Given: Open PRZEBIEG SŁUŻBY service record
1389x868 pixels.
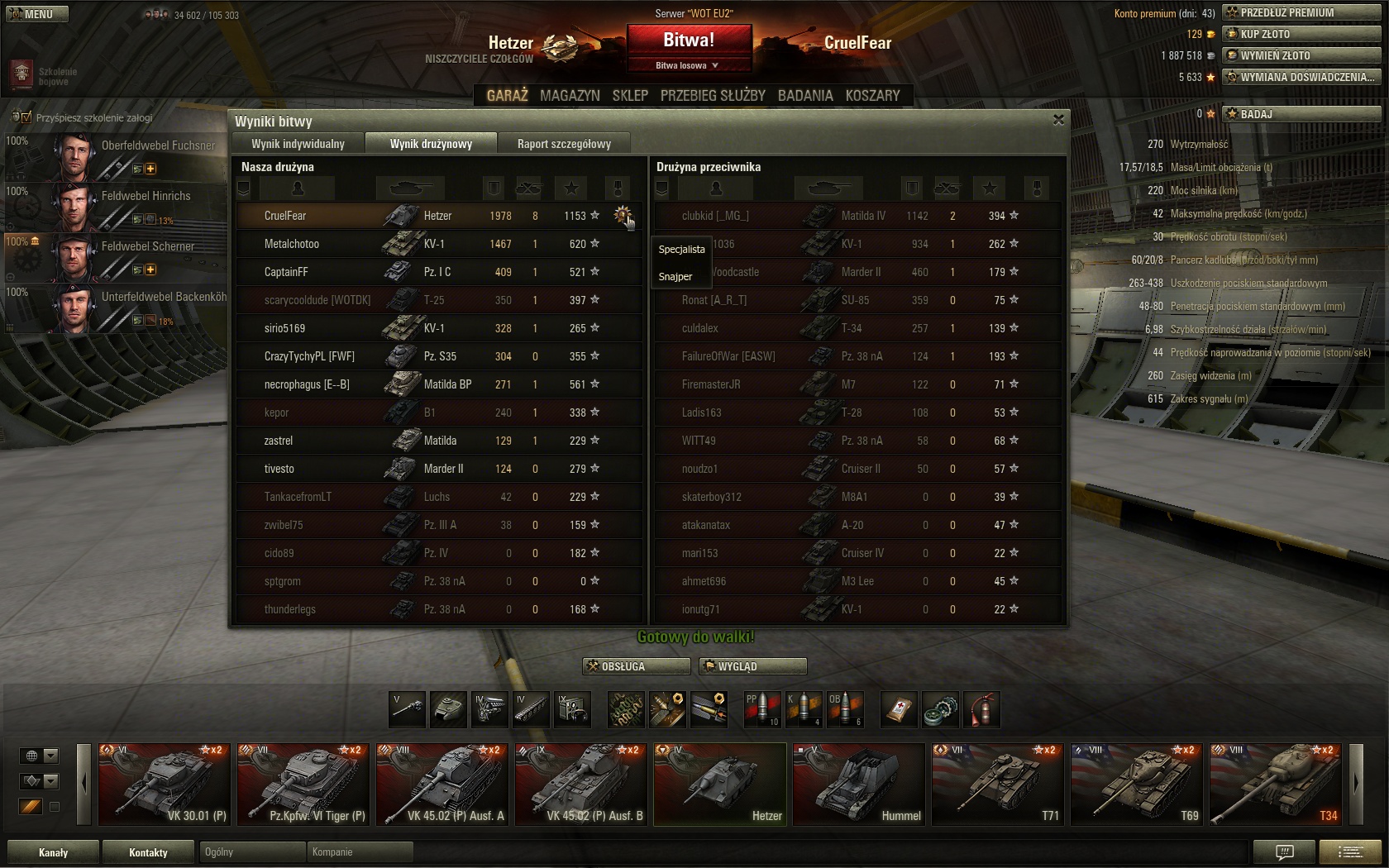Looking at the screenshot, I should point(713,95).
